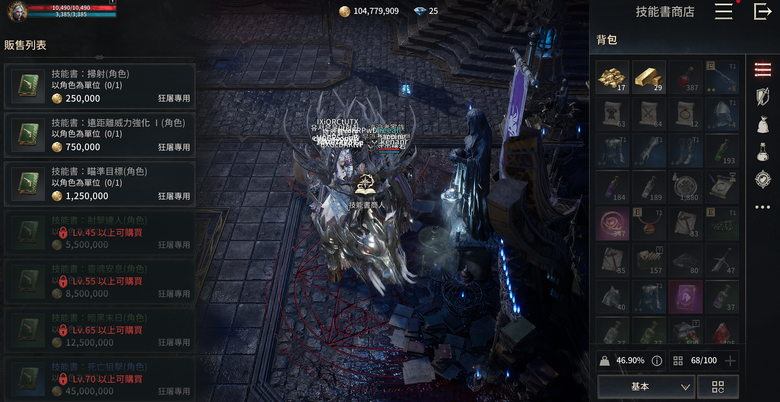
Task: Show all items with the list filter tab
Action: [763, 69]
